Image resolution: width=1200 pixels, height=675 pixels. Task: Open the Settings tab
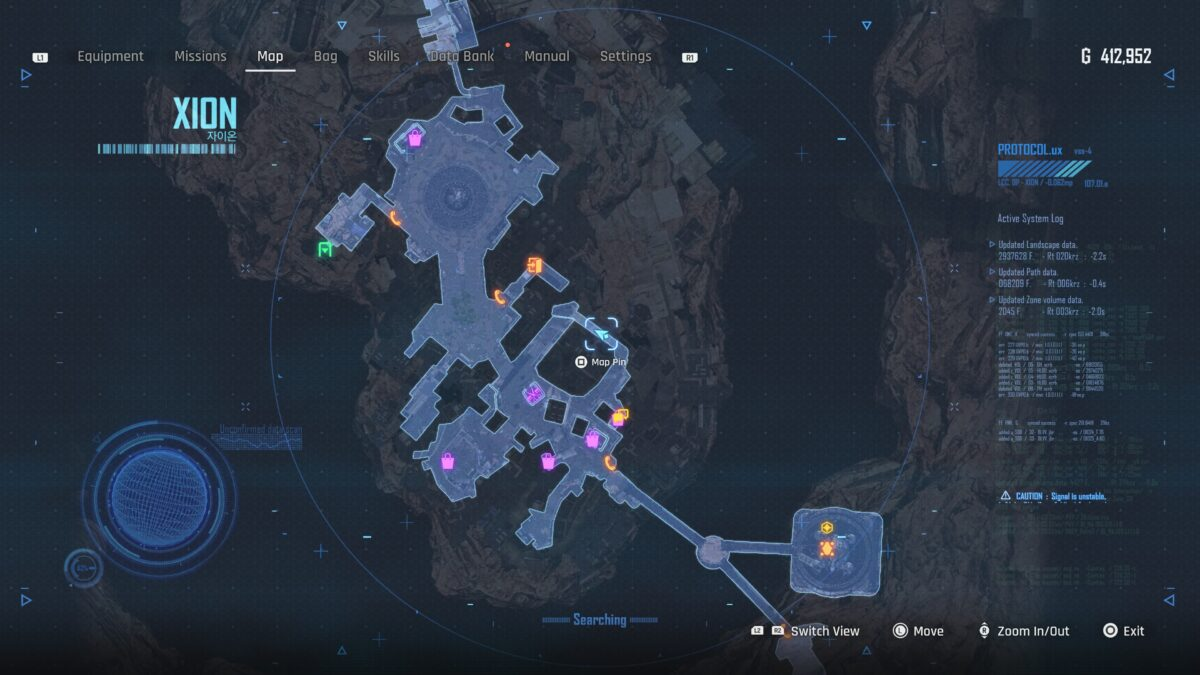coord(625,57)
